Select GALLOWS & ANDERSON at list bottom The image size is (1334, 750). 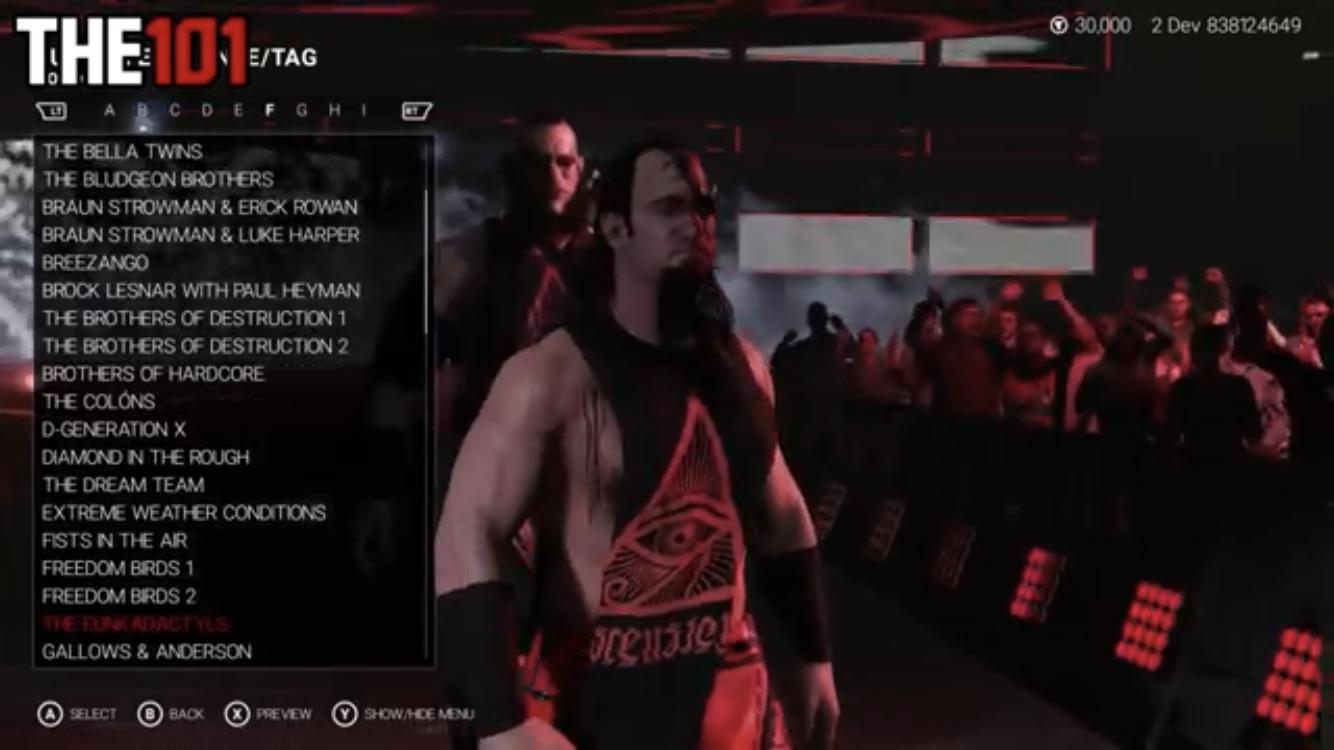pyautogui.click(x=146, y=652)
